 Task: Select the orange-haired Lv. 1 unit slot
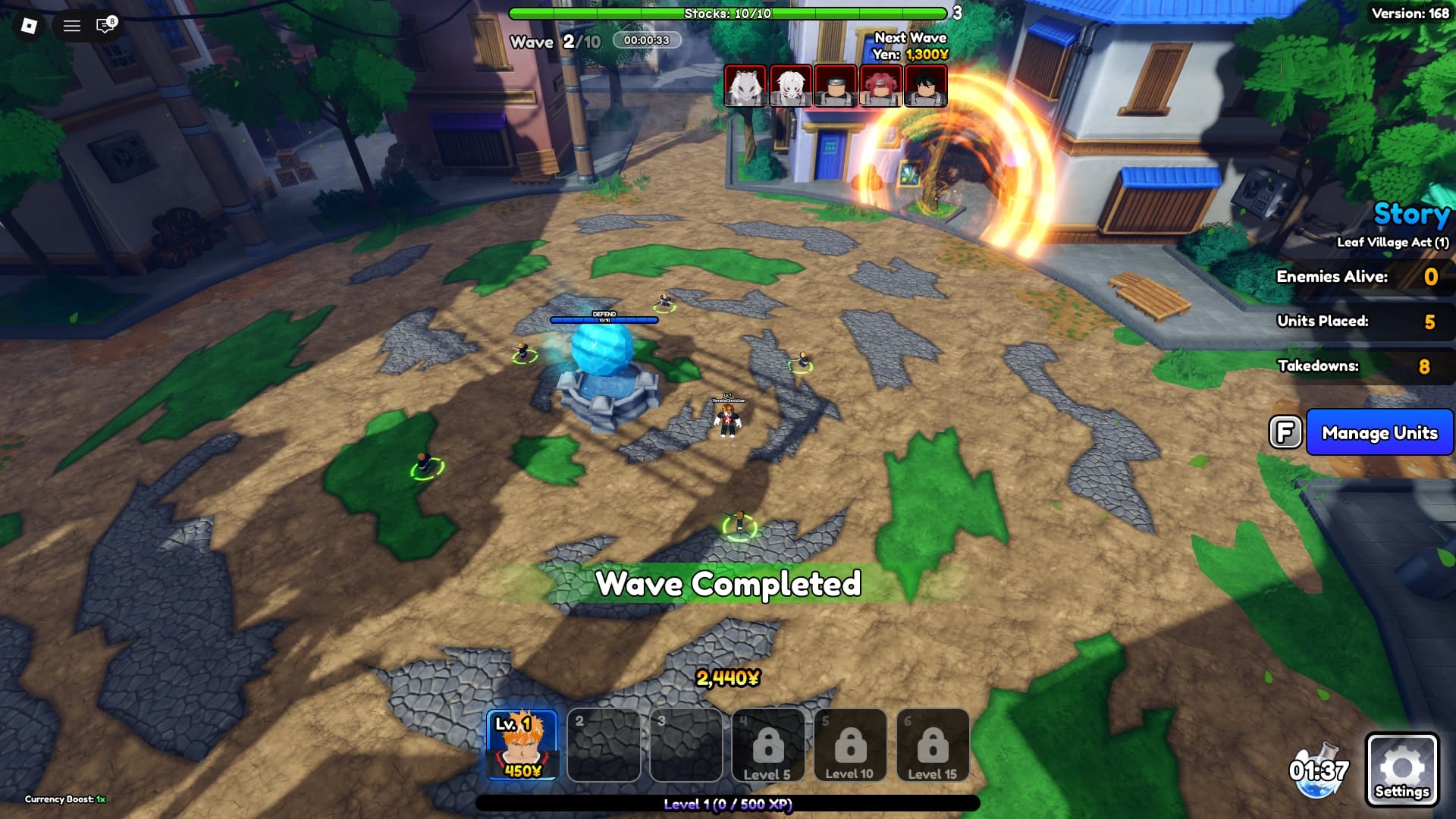522,745
